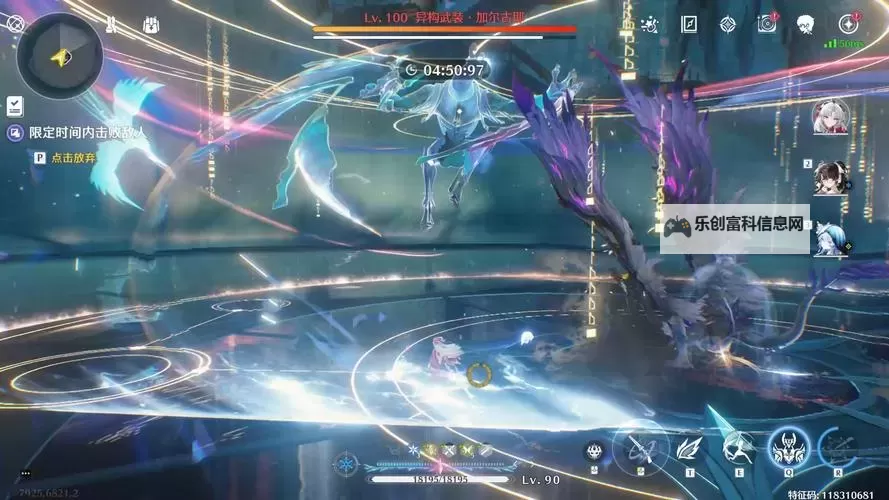Trigger the horned mask echo skill
Image resolution: width=889 pixels, height=500 pixels.
[x=788, y=448]
